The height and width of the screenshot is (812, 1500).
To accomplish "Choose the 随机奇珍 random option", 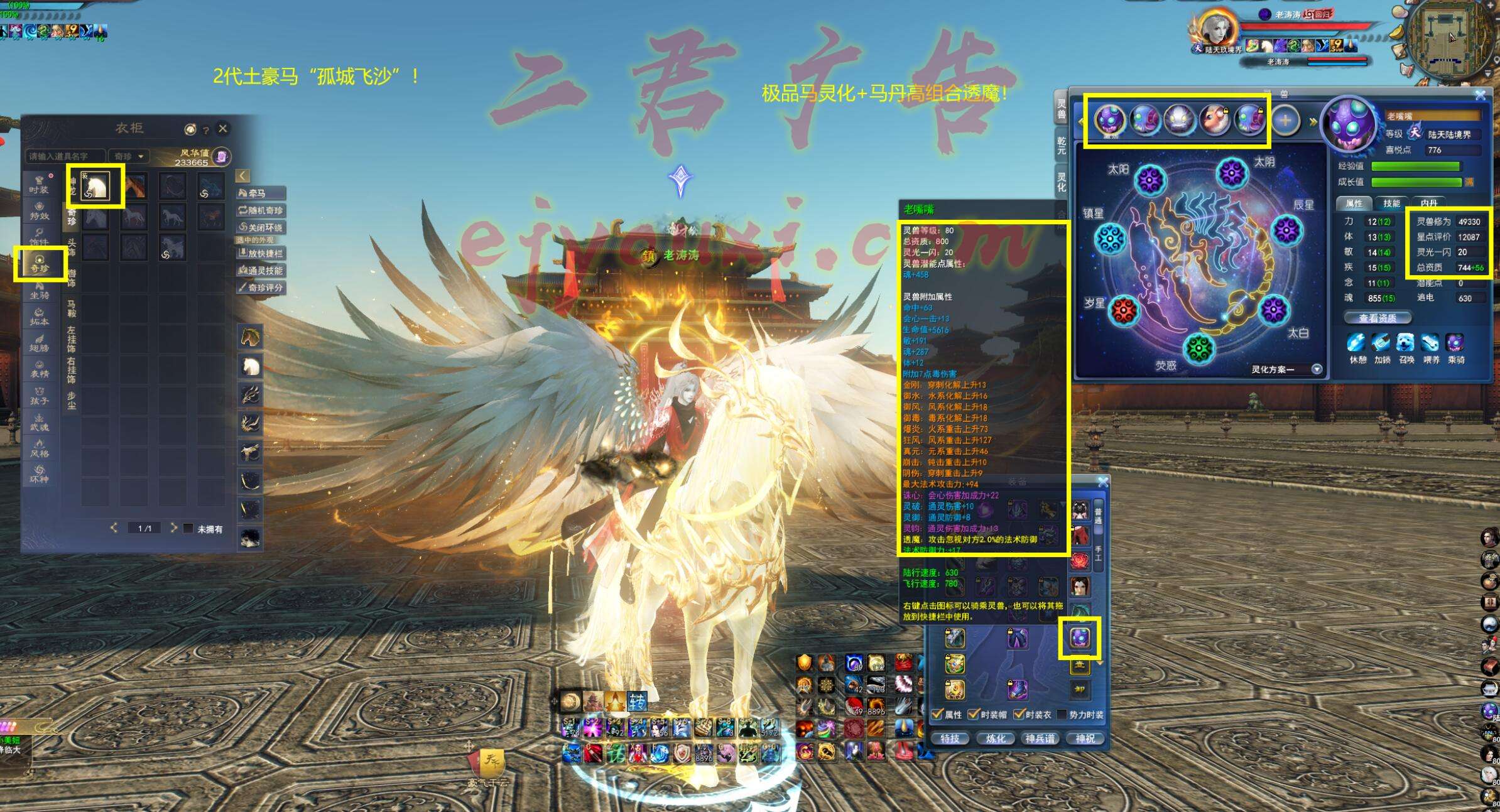I will pos(260,210).
